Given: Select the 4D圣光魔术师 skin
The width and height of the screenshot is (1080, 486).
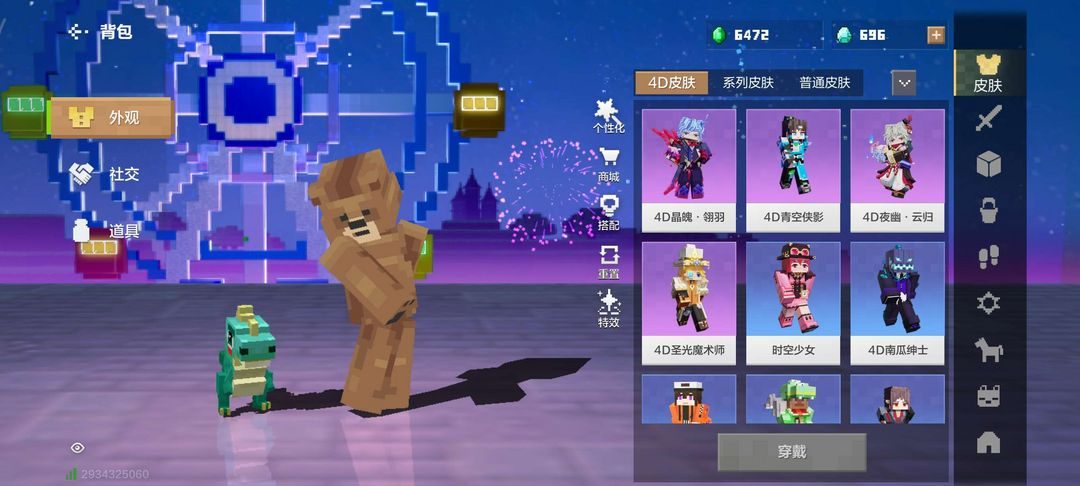Looking at the screenshot, I should [x=688, y=302].
